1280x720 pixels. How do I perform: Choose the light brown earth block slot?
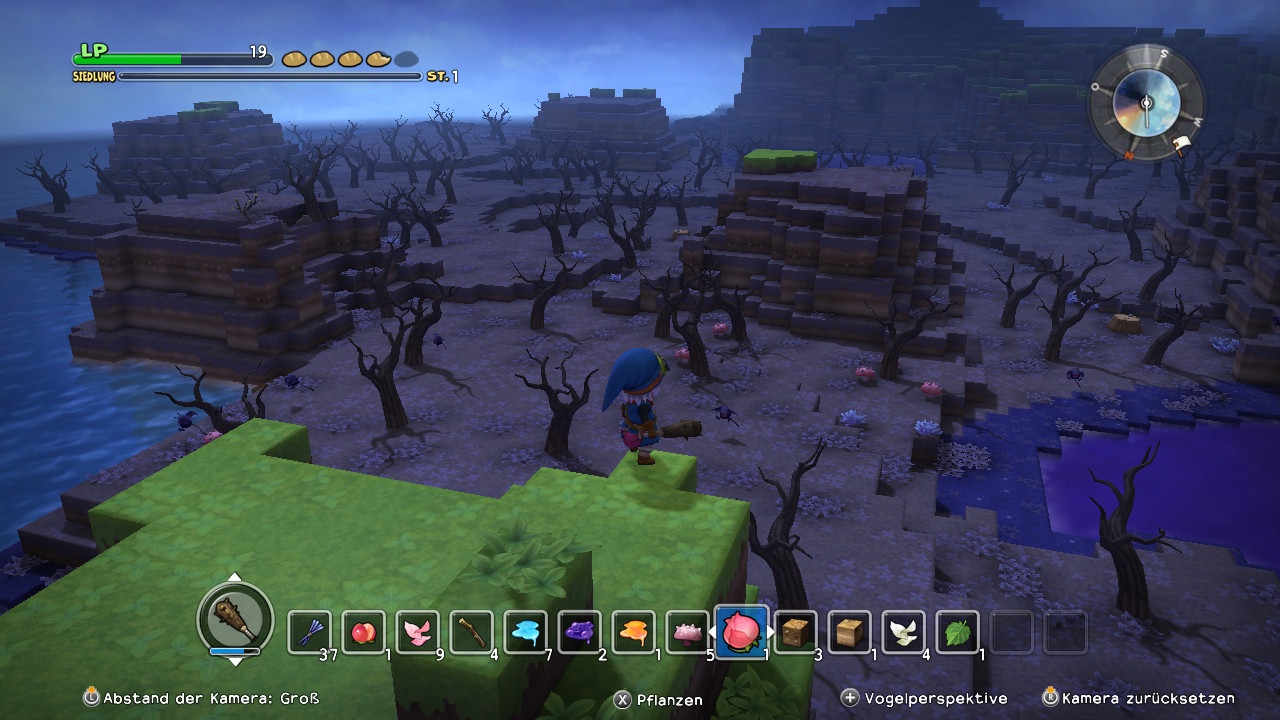click(850, 632)
